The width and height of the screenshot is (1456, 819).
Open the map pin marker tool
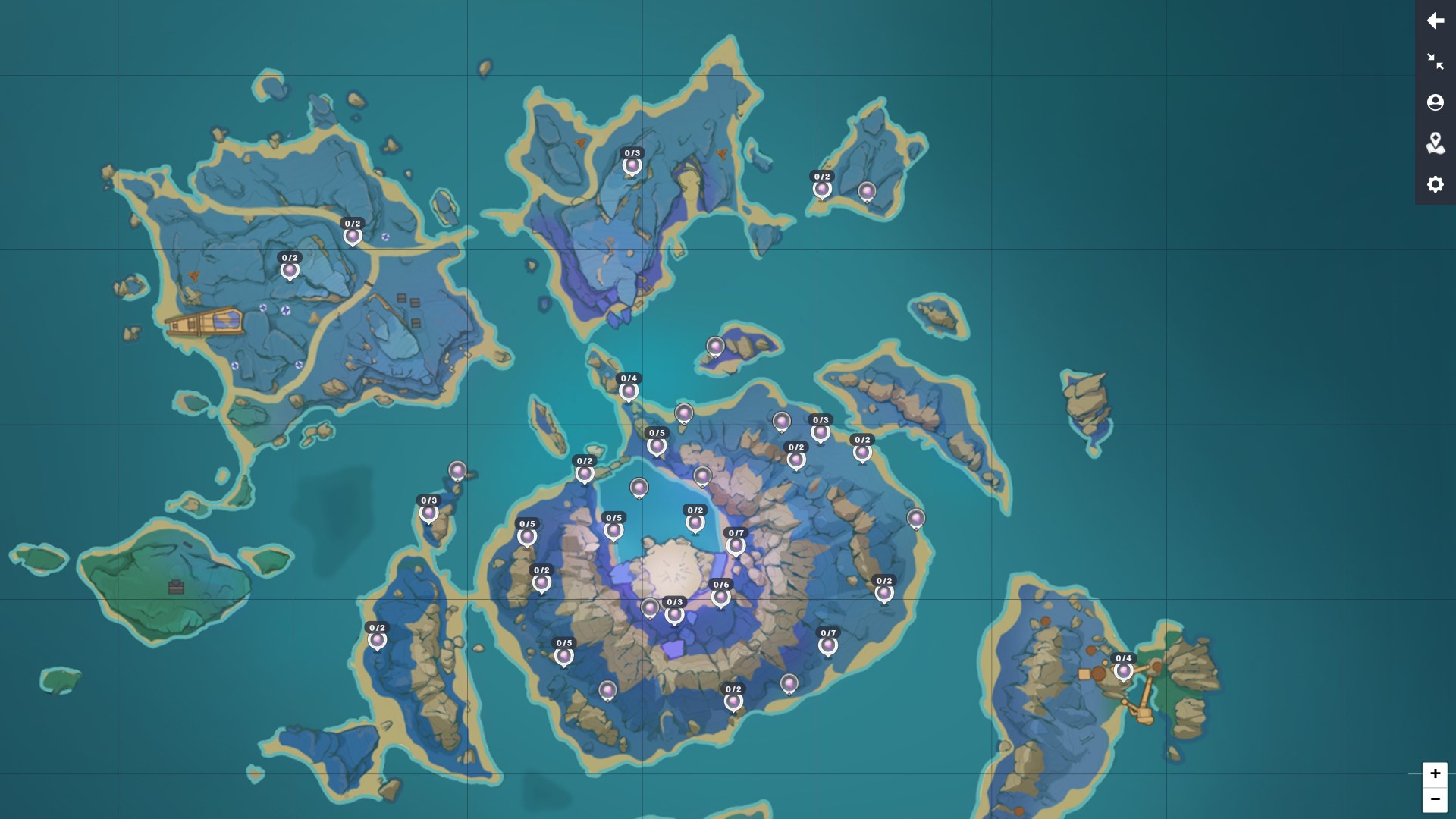point(1436,143)
